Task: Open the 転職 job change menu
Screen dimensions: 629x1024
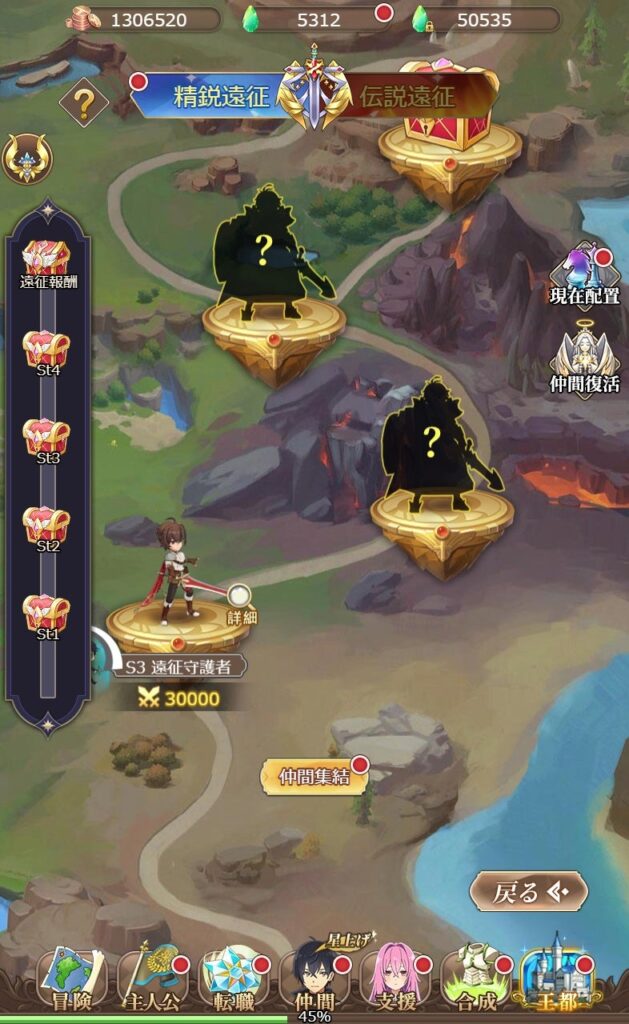Action: click(x=233, y=979)
